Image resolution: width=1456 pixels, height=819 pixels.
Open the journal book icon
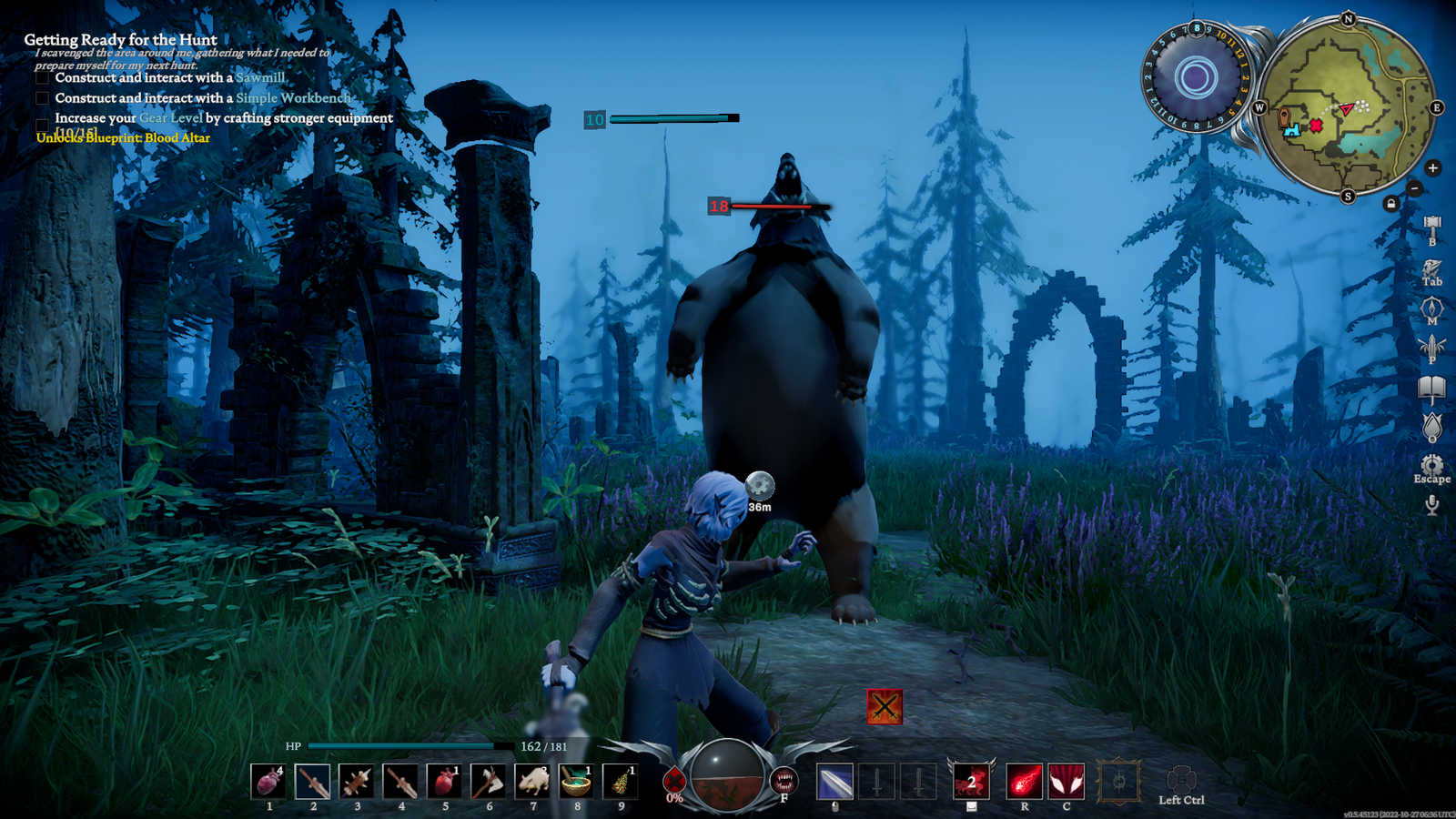(1432, 389)
